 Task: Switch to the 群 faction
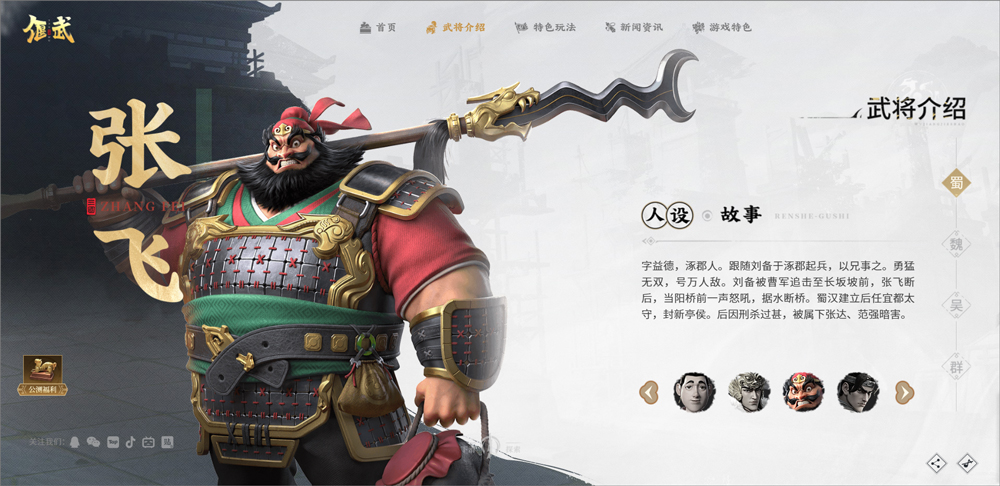(957, 366)
